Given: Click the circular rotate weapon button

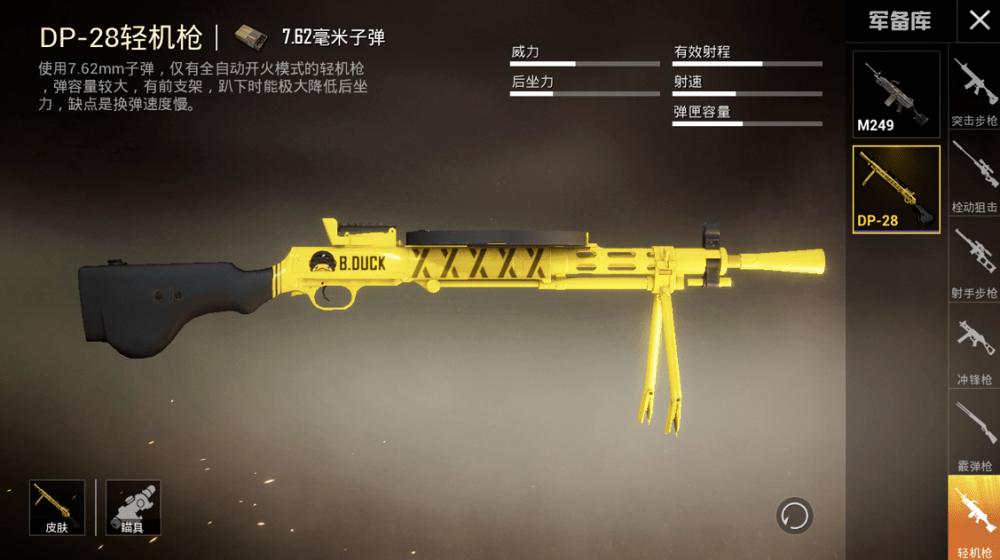Looking at the screenshot, I should (x=795, y=516).
